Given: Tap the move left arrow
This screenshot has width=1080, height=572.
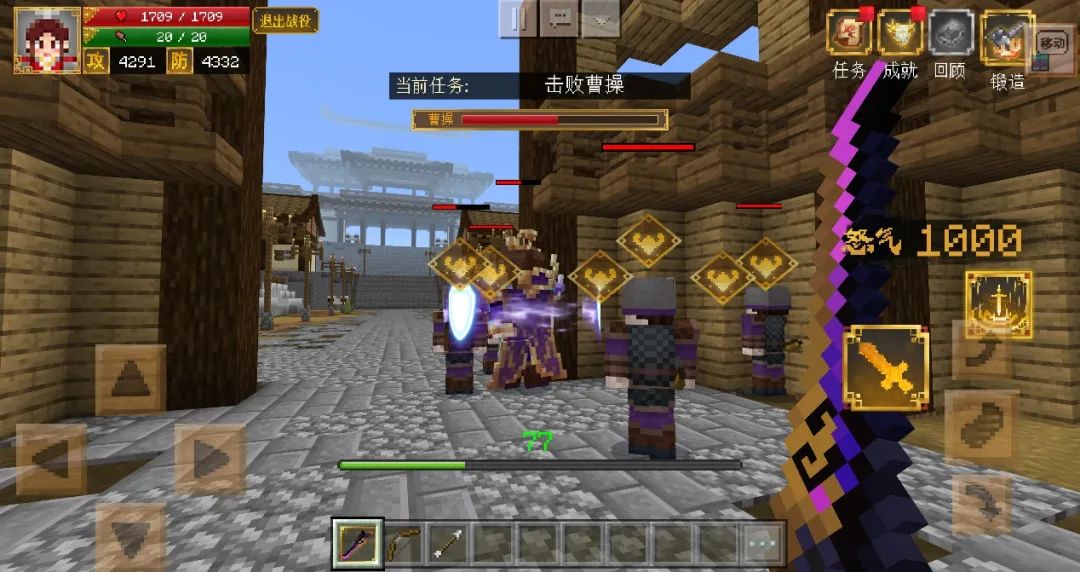Looking at the screenshot, I should pos(50,459).
